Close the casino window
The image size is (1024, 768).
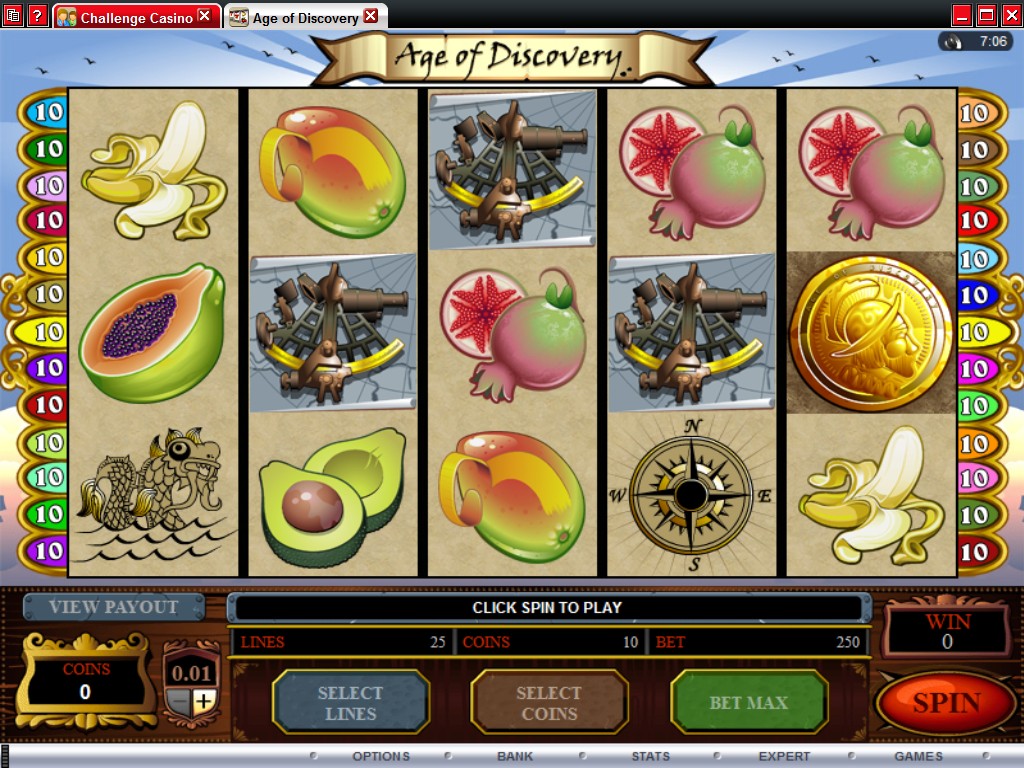coord(1010,16)
